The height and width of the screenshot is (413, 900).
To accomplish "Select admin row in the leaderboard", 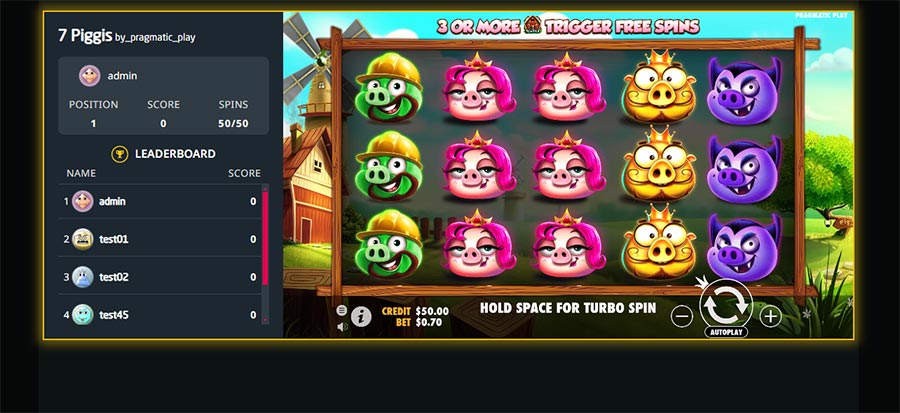I will coord(160,201).
